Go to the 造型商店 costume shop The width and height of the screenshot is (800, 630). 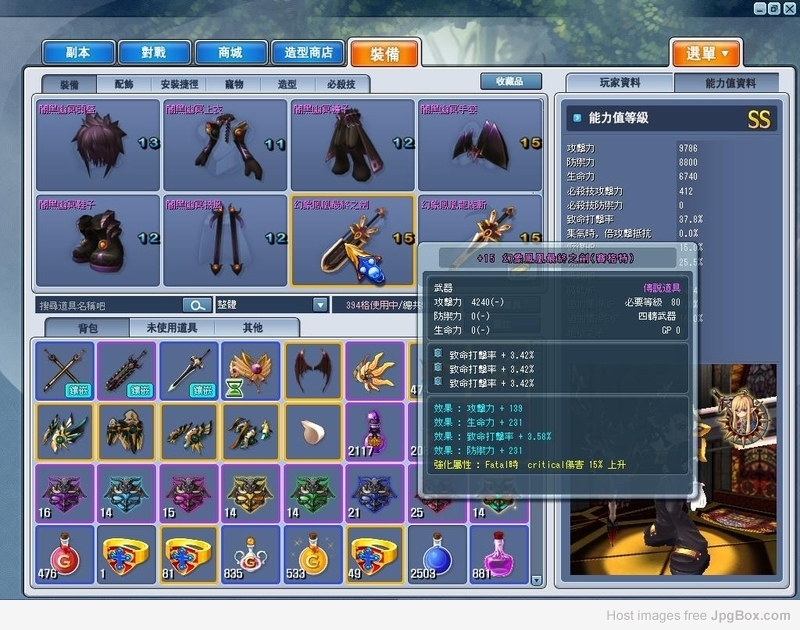click(310, 52)
